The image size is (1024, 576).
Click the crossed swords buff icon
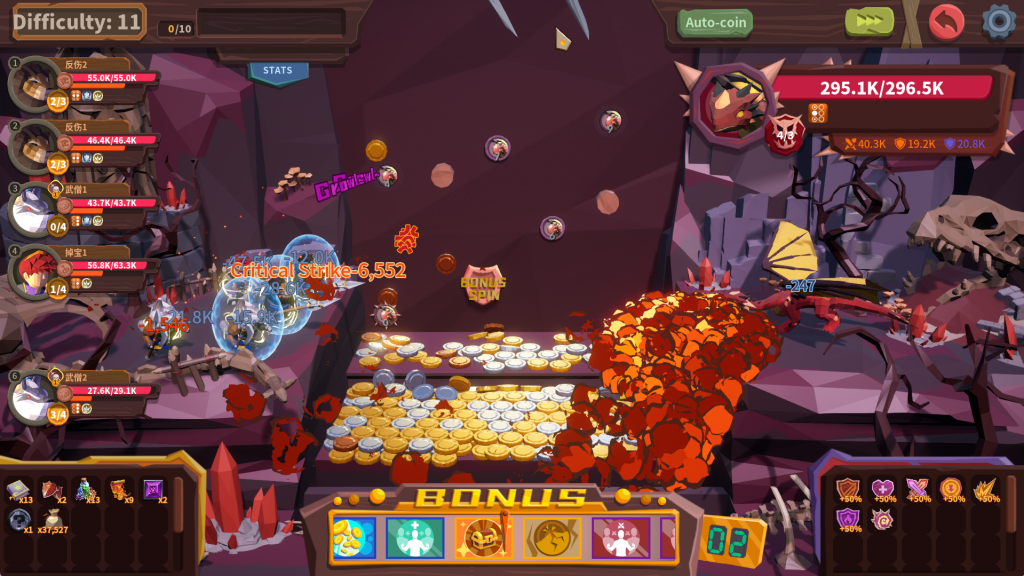tap(917, 488)
